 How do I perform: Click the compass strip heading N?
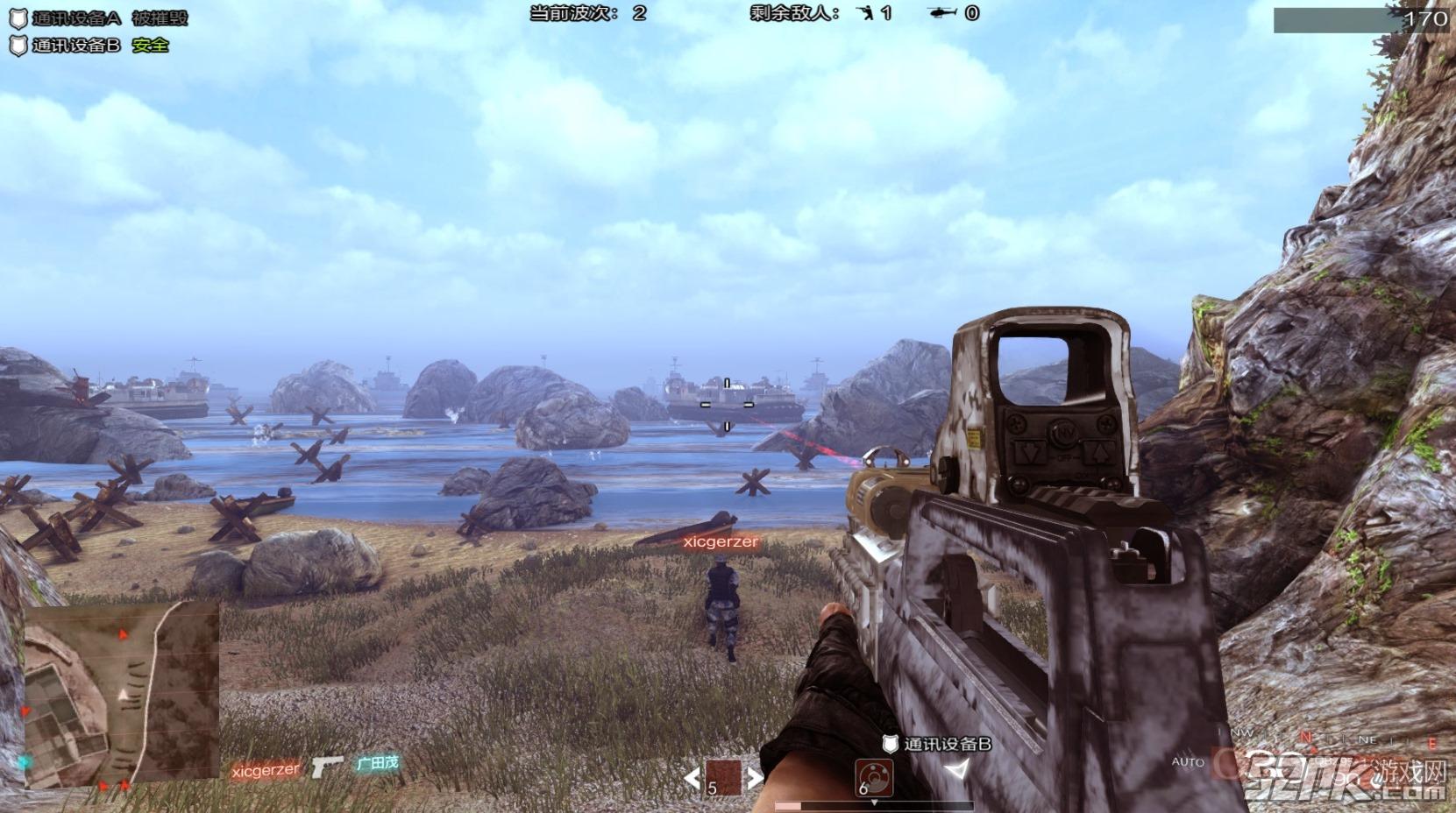point(1306,738)
